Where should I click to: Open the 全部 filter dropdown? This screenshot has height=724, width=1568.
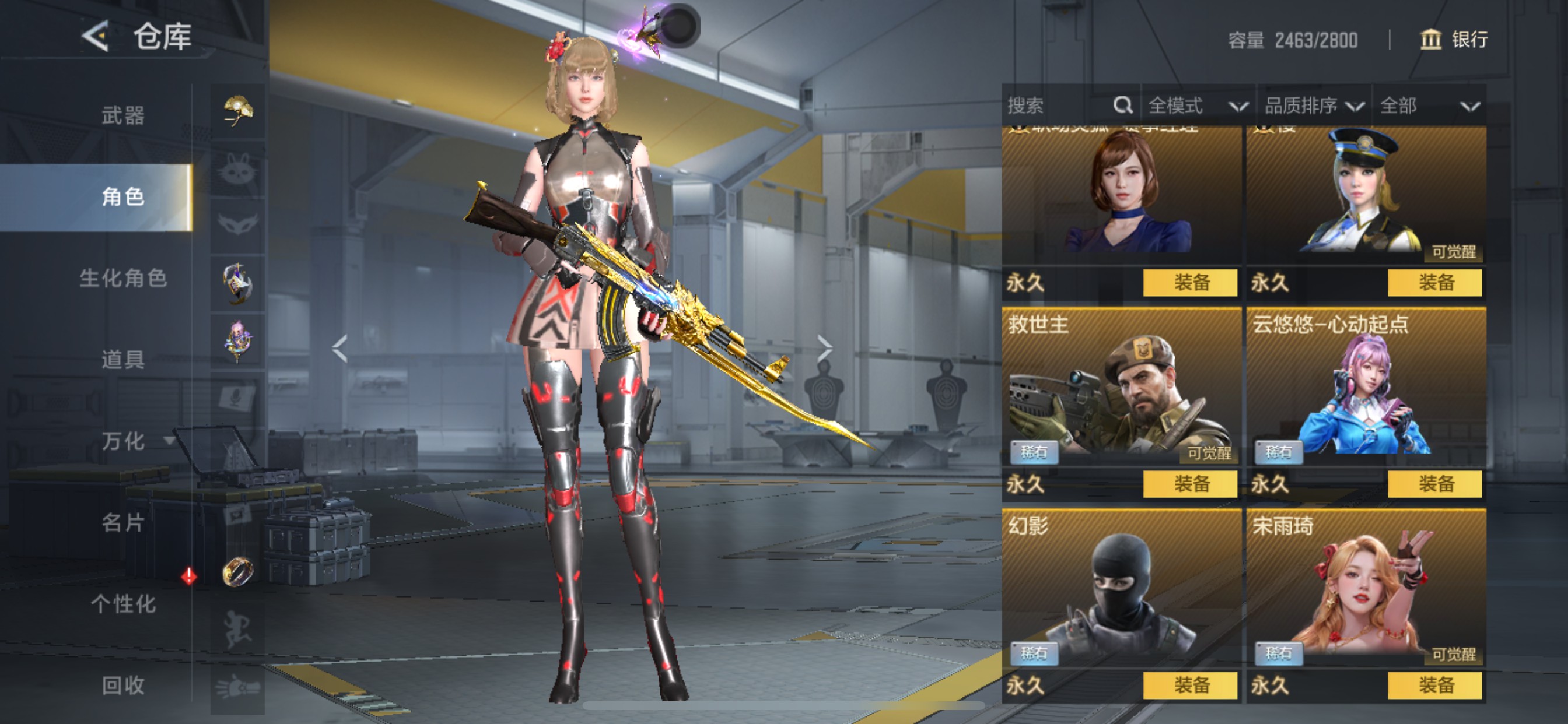pyautogui.click(x=1429, y=106)
